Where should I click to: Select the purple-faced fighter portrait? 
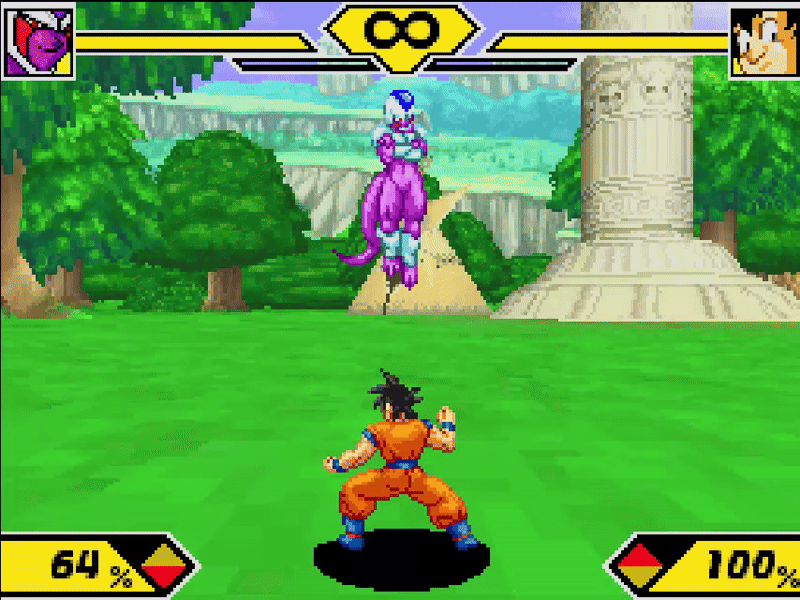[x=40, y=43]
